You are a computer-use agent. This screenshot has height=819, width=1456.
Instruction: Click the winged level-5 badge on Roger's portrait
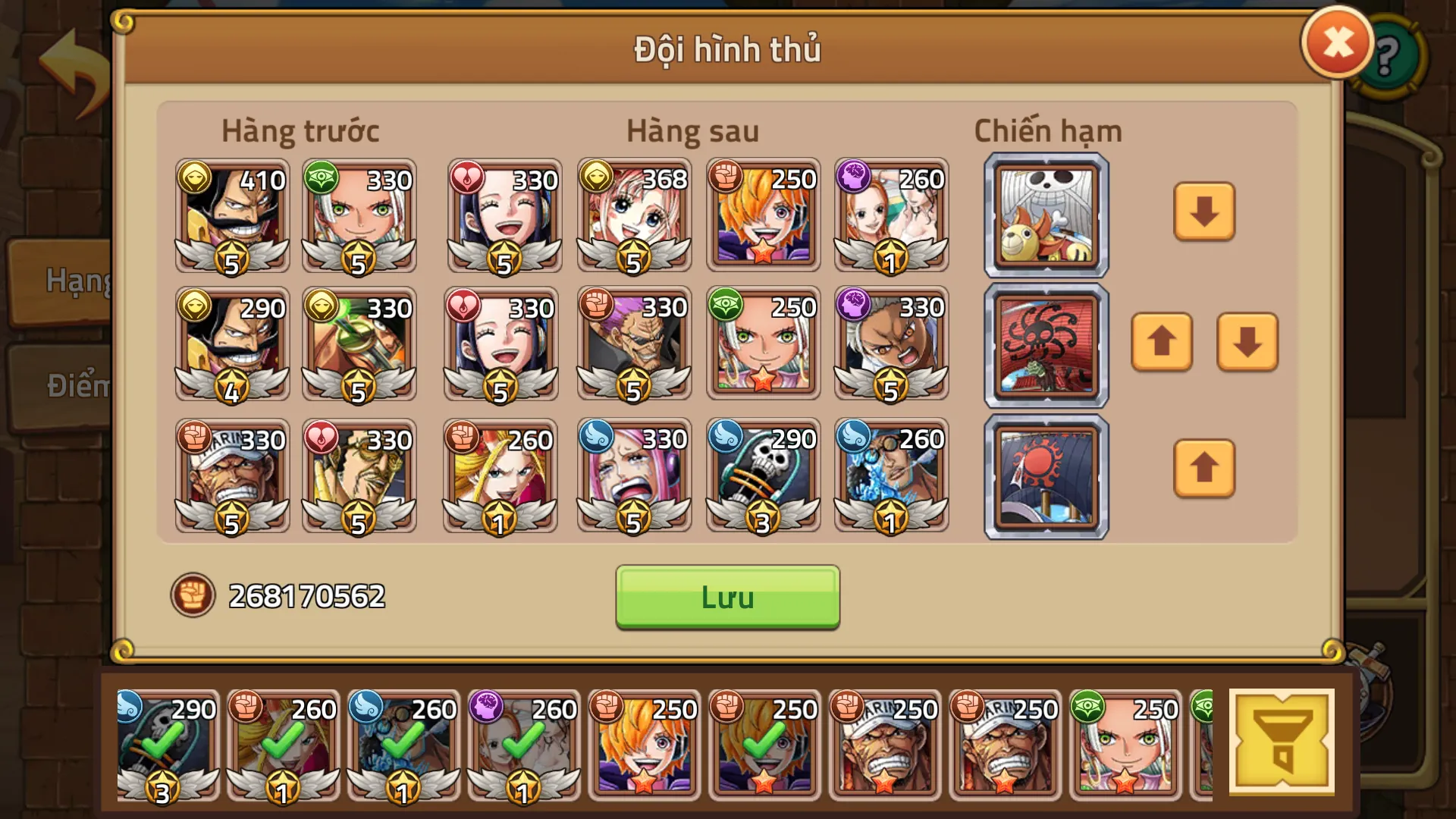[231, 258]
